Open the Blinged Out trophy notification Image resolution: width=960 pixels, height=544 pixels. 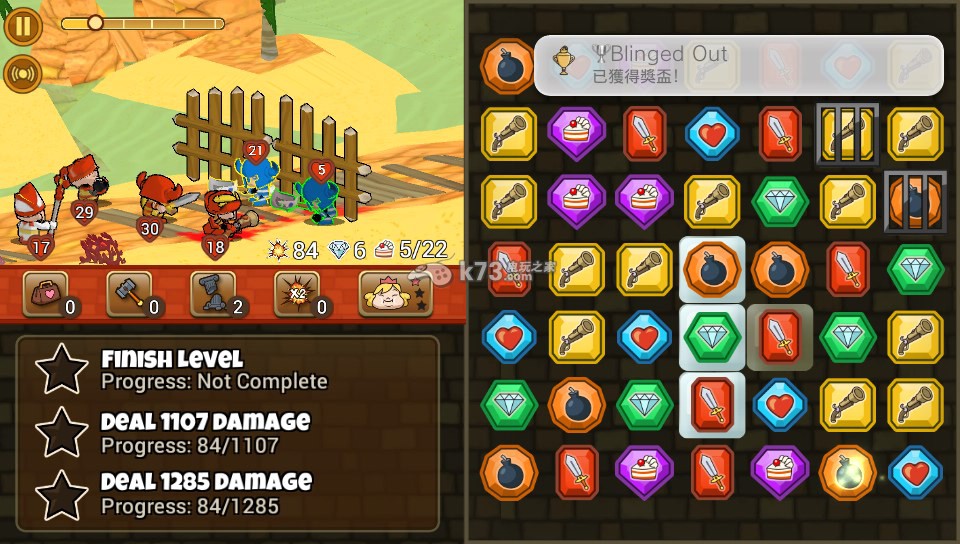(738, 65)
